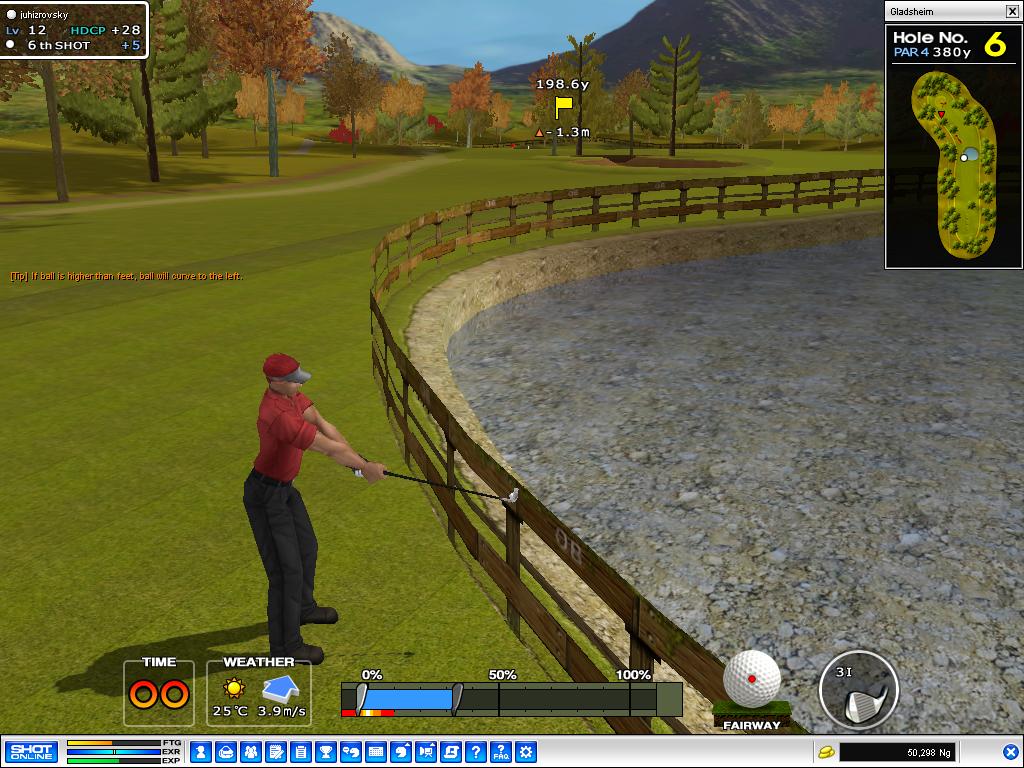Open the trophy rankings icon

326,751
